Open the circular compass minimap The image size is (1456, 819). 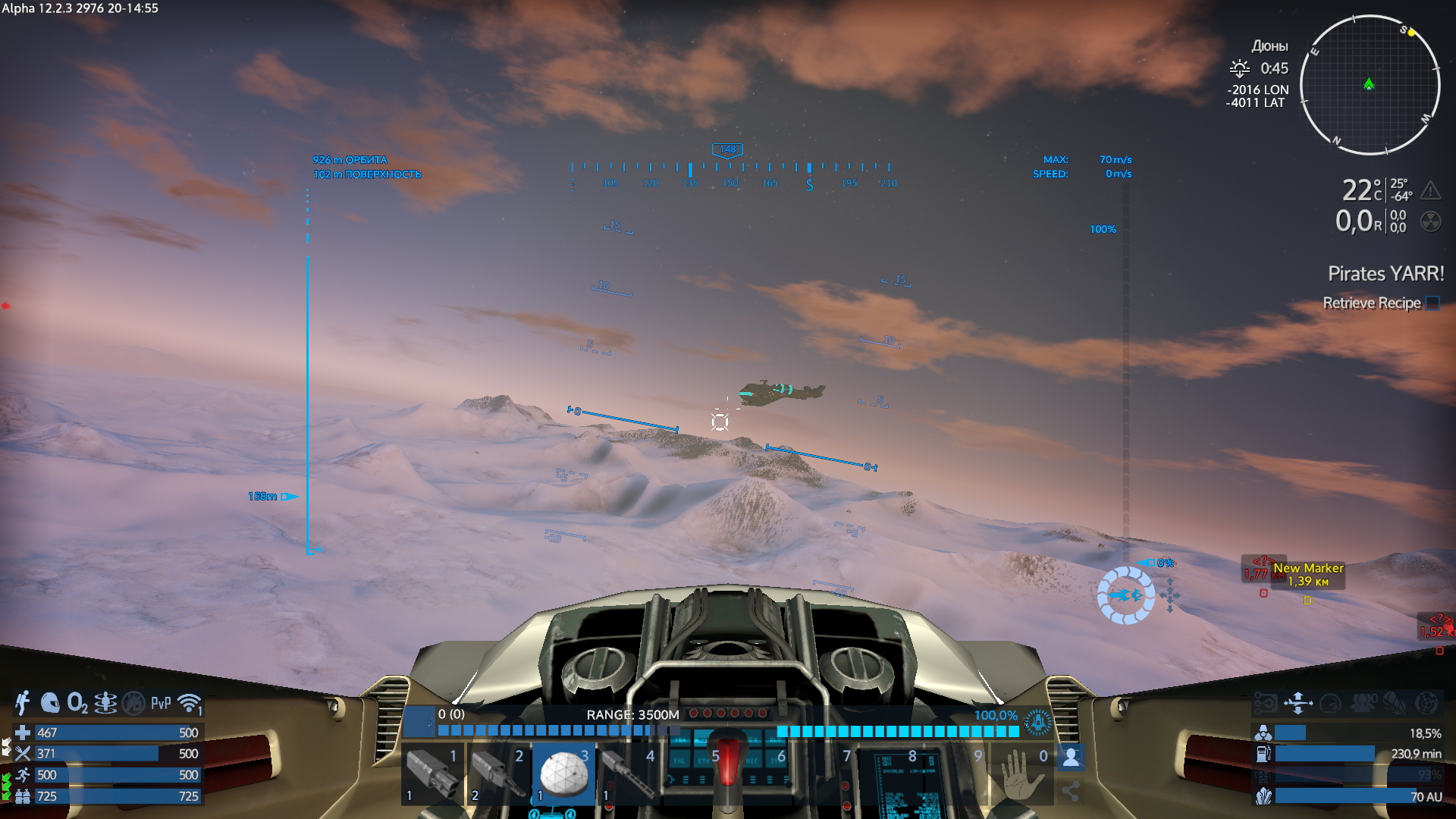[x=1370, y=85]
